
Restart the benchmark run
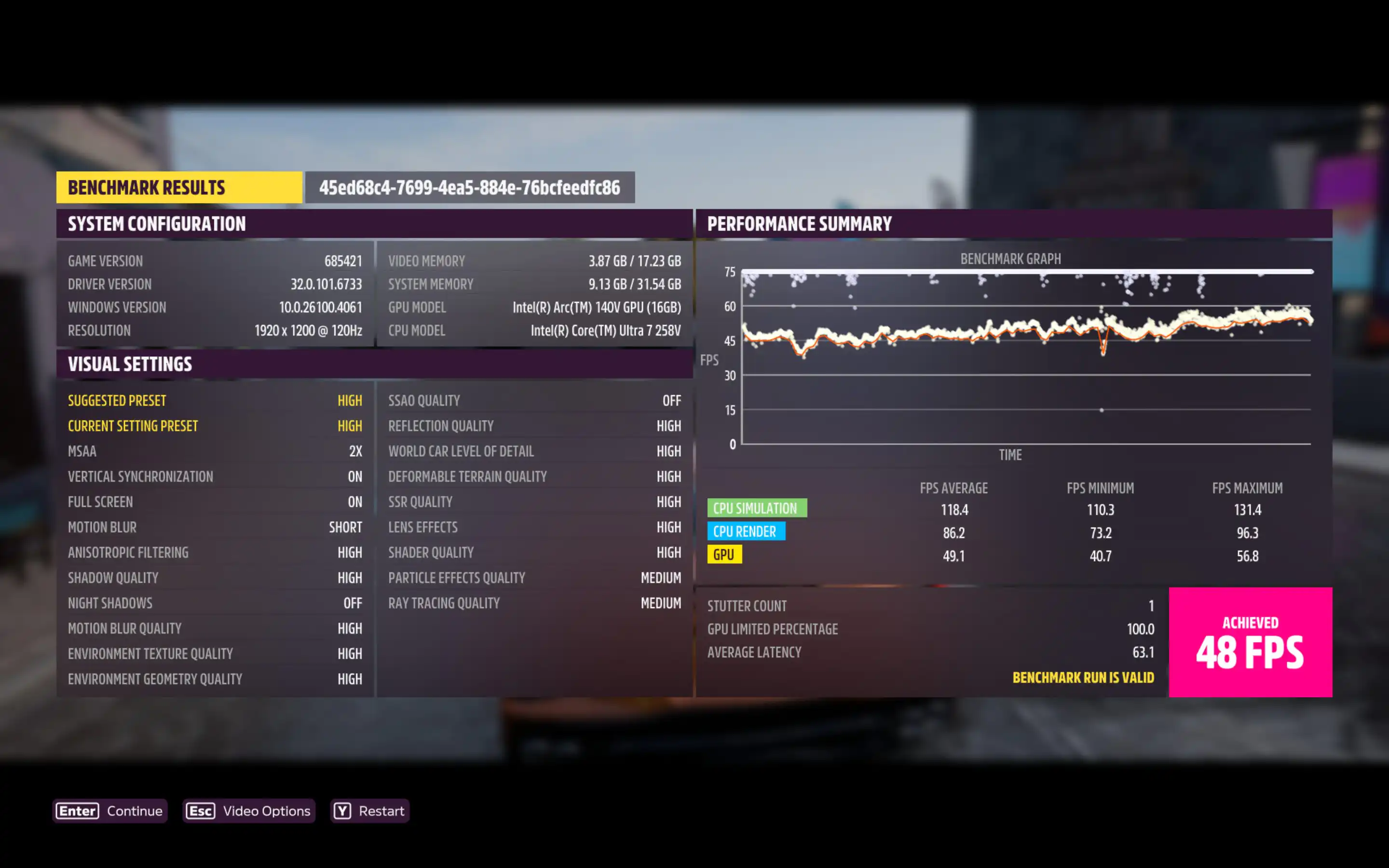tap(369, 811)
